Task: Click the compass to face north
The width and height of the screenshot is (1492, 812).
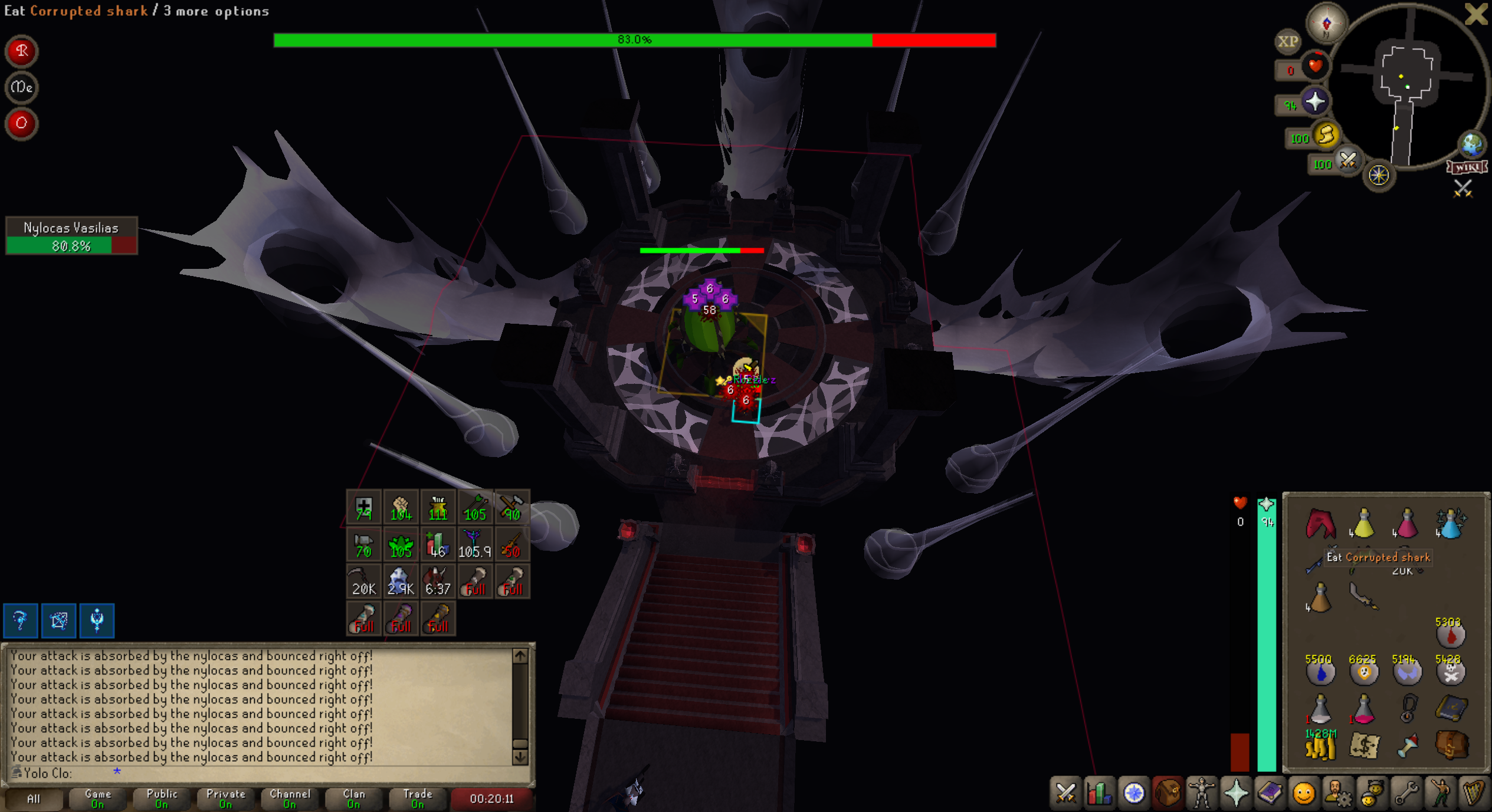Action: coord(1326,24)
